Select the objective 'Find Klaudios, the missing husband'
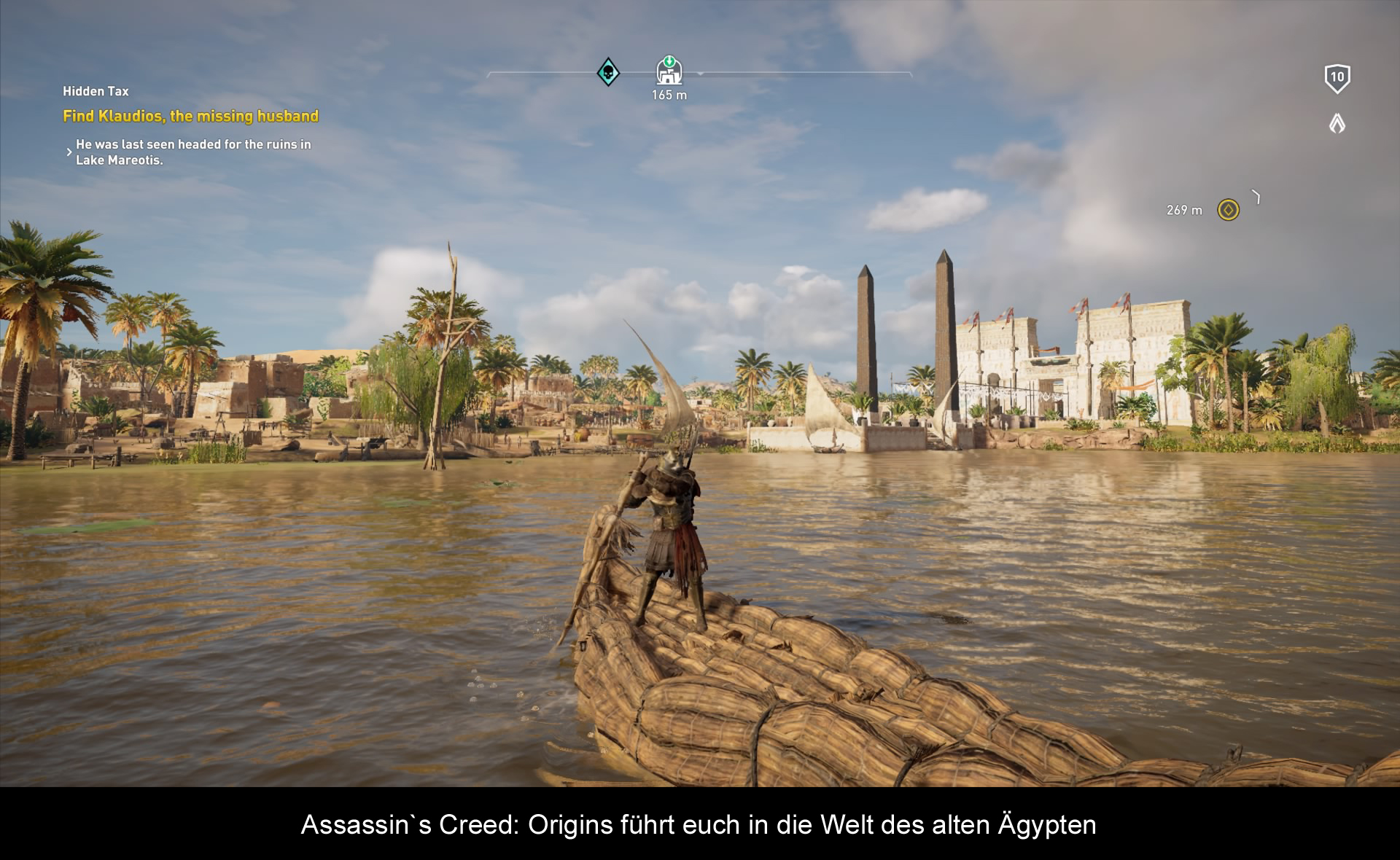 coord(190,116)
